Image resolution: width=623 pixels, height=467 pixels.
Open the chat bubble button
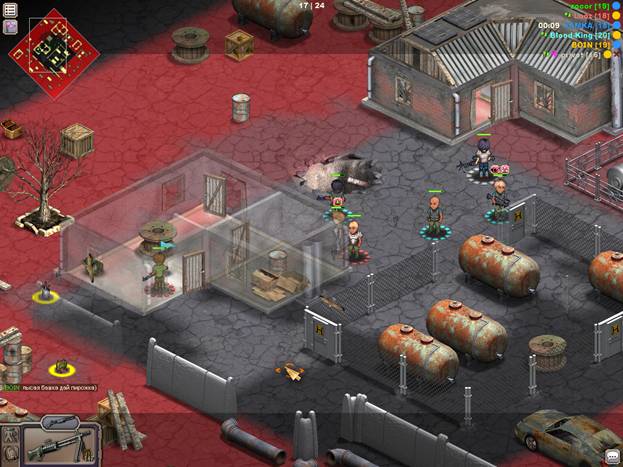[611, 455]
